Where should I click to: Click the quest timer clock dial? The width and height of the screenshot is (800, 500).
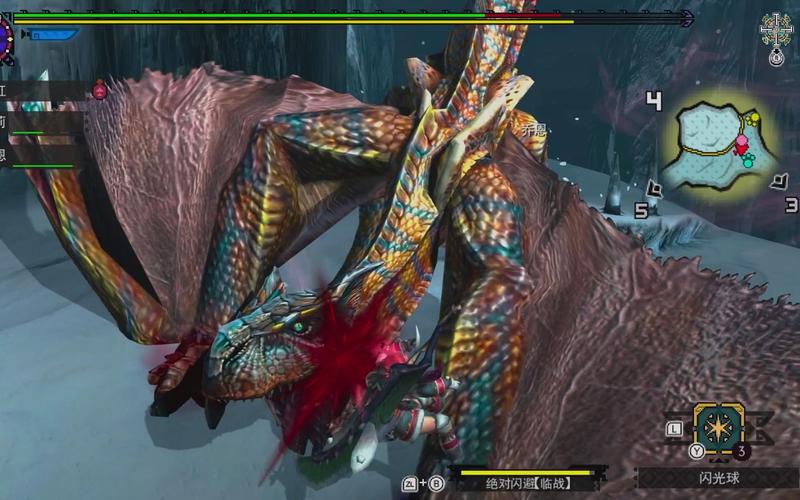point(5,40)
